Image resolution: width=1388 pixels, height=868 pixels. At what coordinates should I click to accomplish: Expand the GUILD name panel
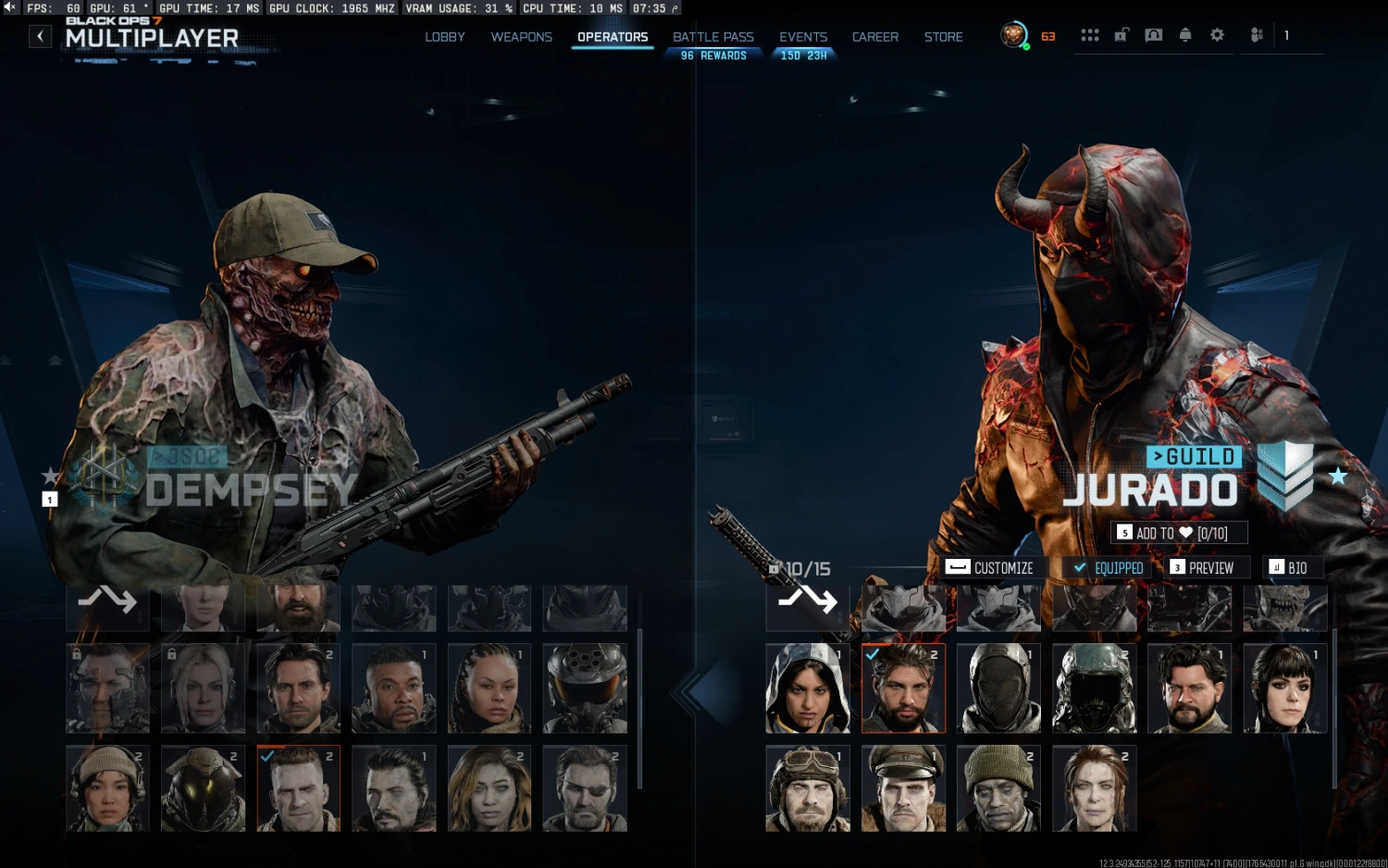[x=1194, y=457]
